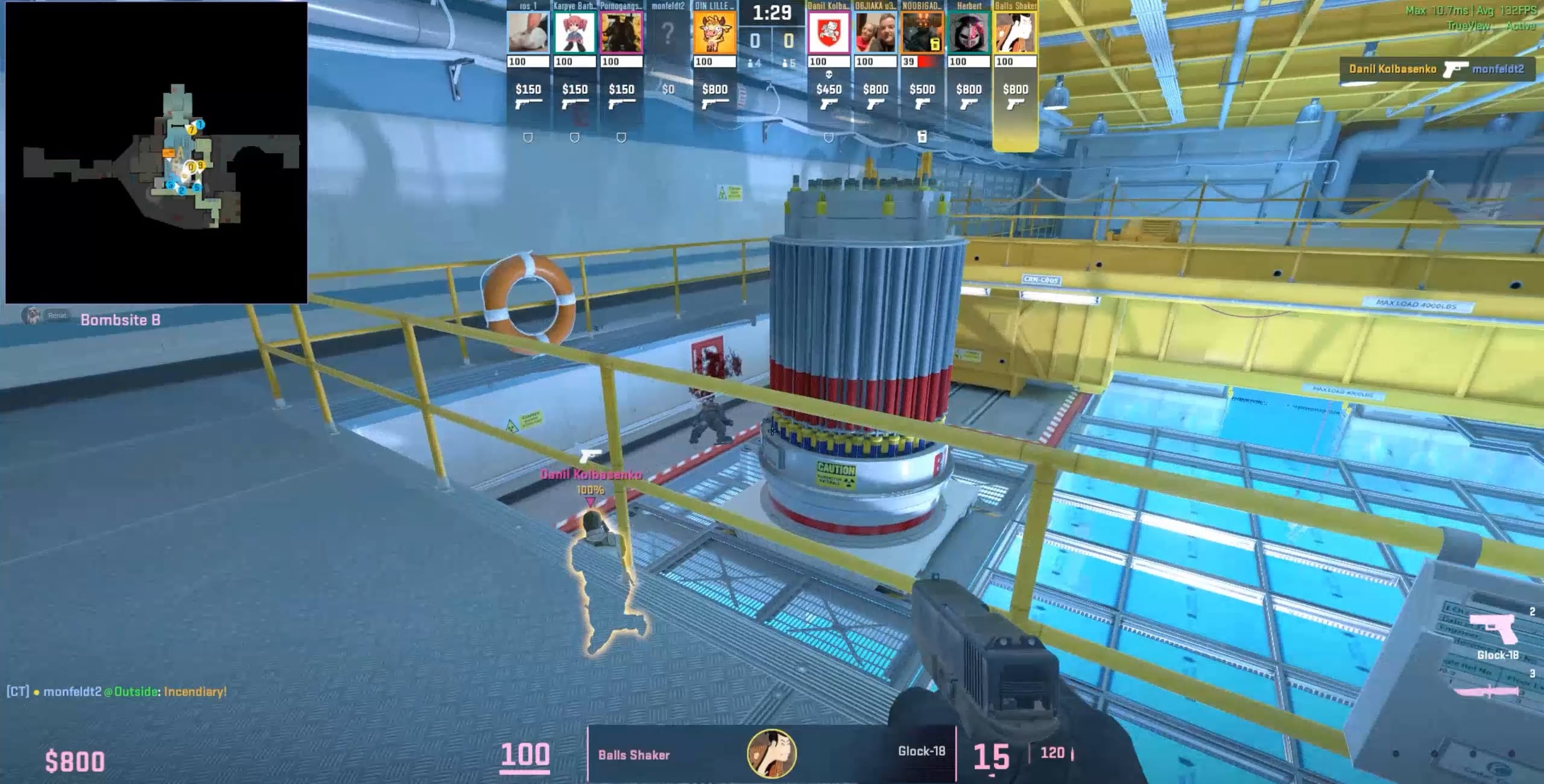Screen dimensions: 1544x784
Task: Click the Balls Shaker portrait in bottom bar
Action: coord(771,754)
